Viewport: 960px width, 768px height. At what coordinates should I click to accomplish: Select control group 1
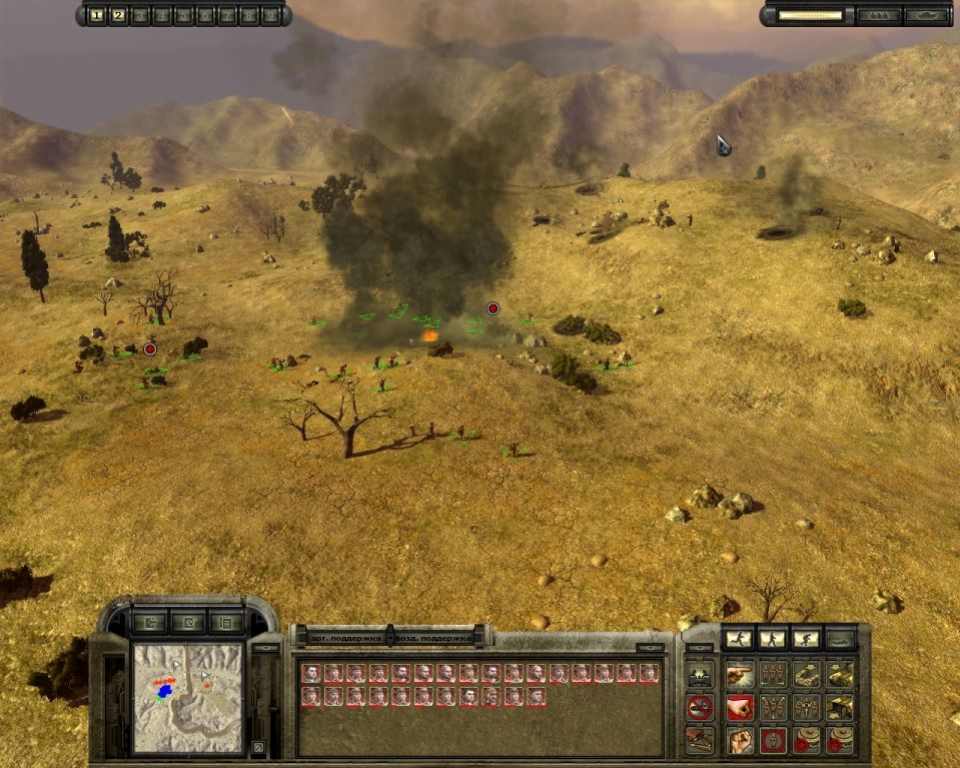pos(97,15)
